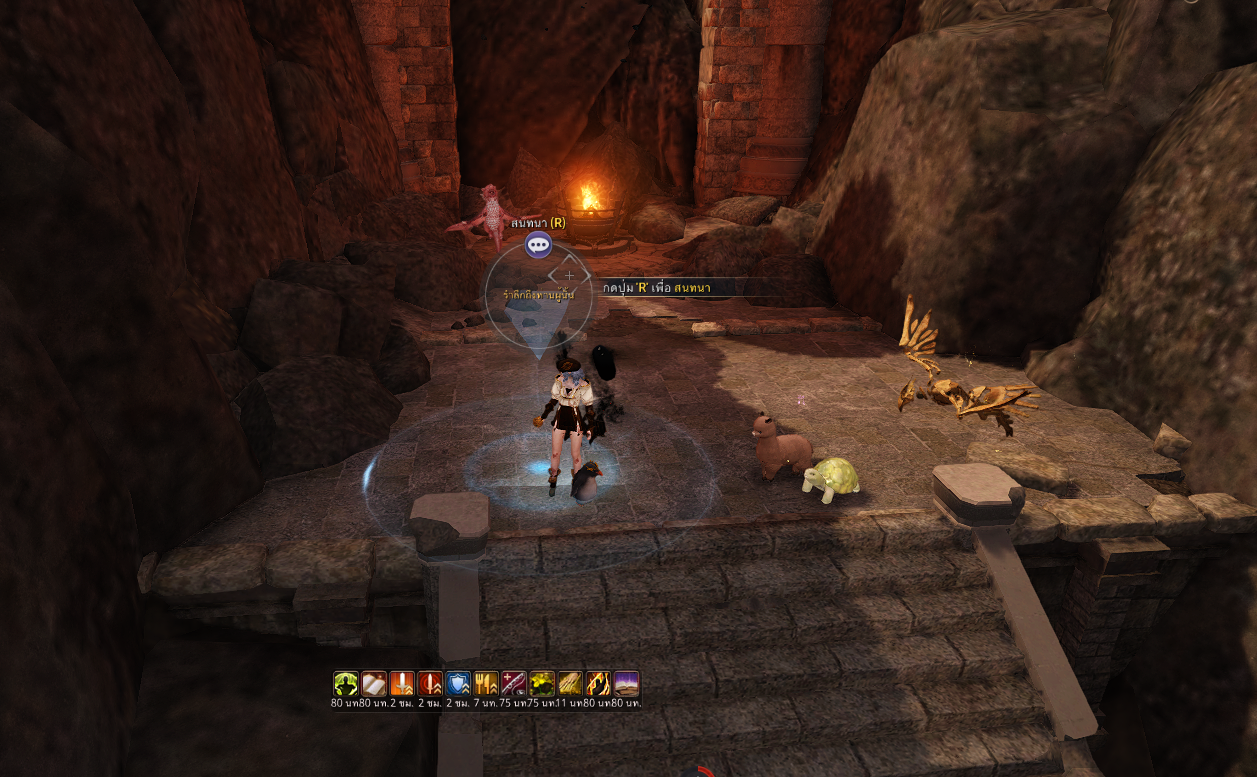Click the green glowing figure buff icon

pyautogui.click(x=346, y=684)
